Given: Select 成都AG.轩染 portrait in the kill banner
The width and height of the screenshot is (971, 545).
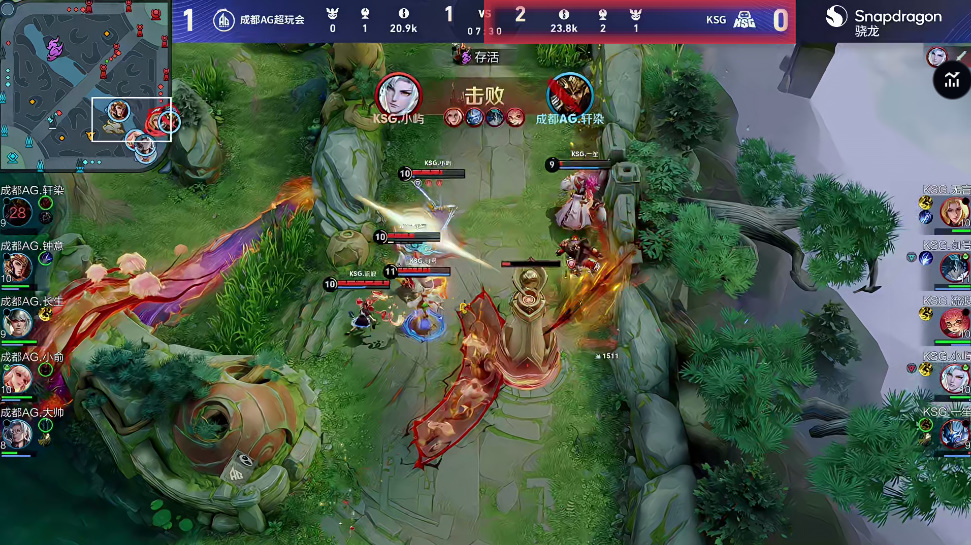Looking at the screenshot, I should tap(569, 96).
